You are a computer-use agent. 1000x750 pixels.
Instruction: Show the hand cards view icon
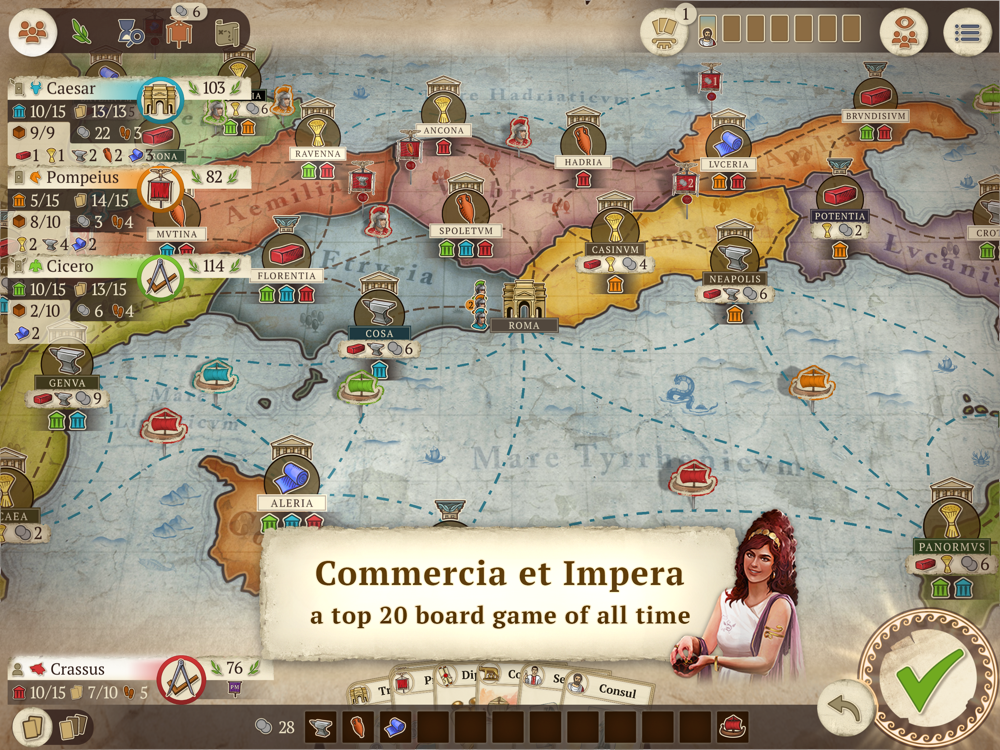pos(31,727)
